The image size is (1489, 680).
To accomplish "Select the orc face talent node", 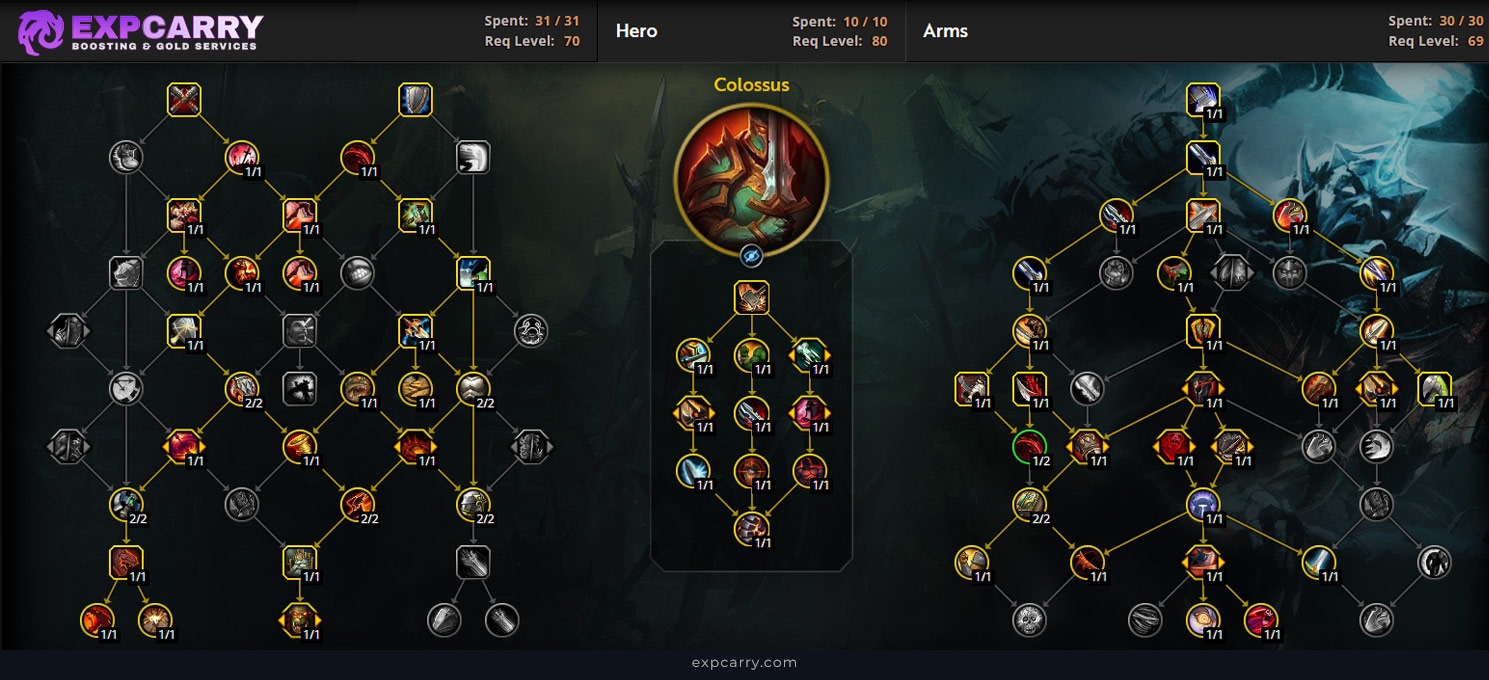I will click(x=299, y=620).
